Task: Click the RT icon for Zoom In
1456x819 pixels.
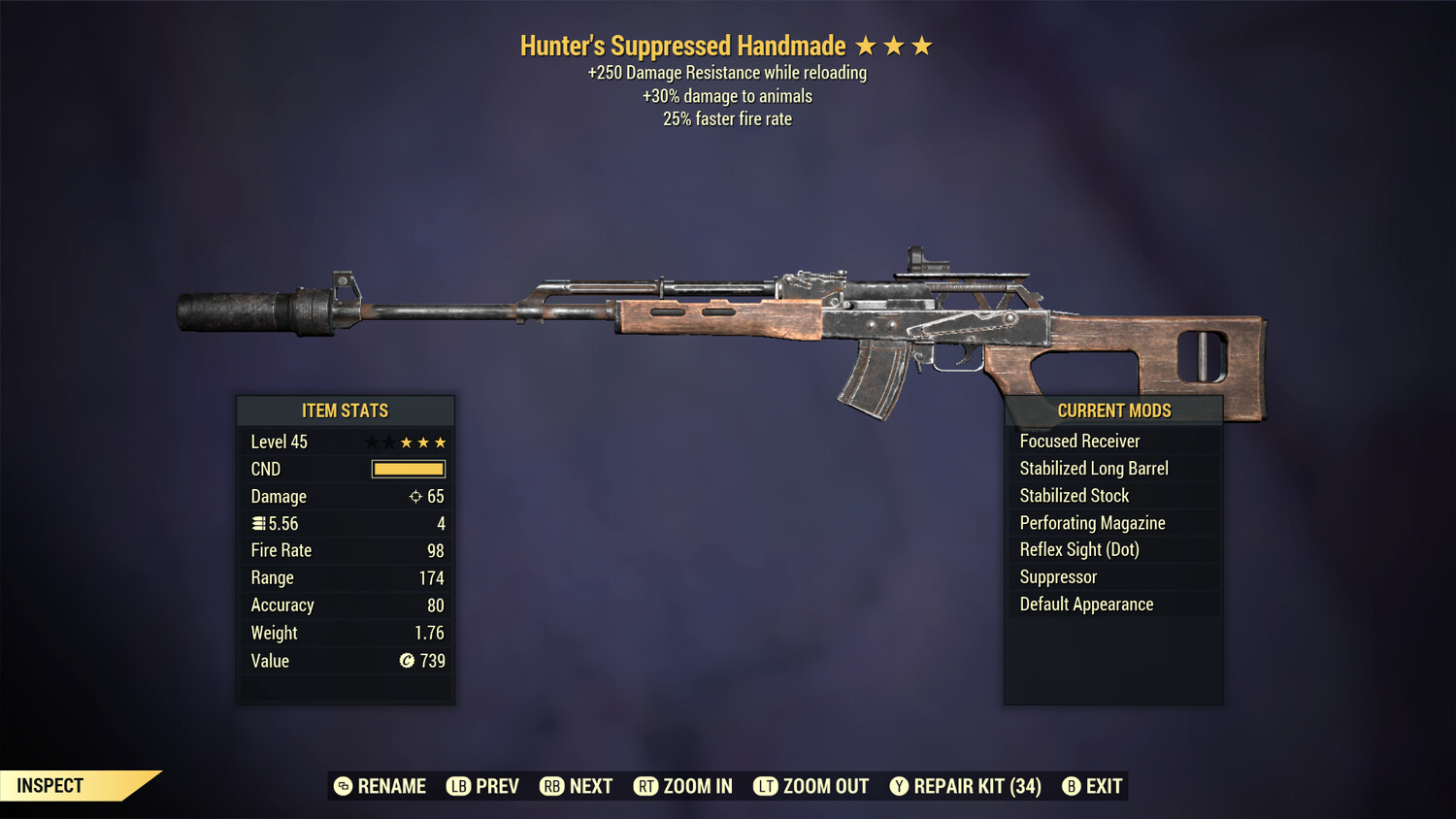Action: pyautogui.click(x=645, y=786)
